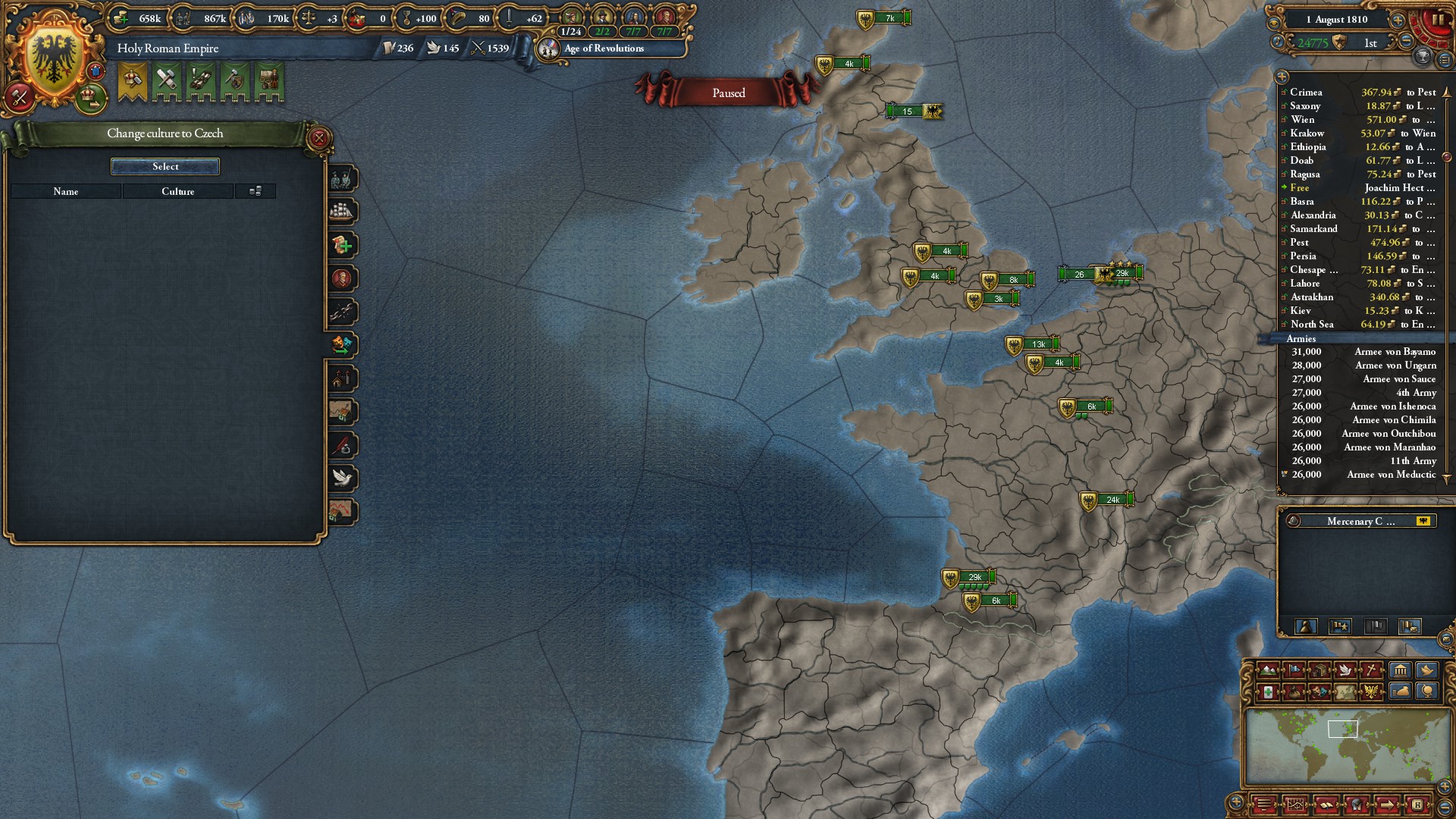Switch to the terrain map mode
Viewport: 1456px width, 819px height.
tap(1267, 670)
